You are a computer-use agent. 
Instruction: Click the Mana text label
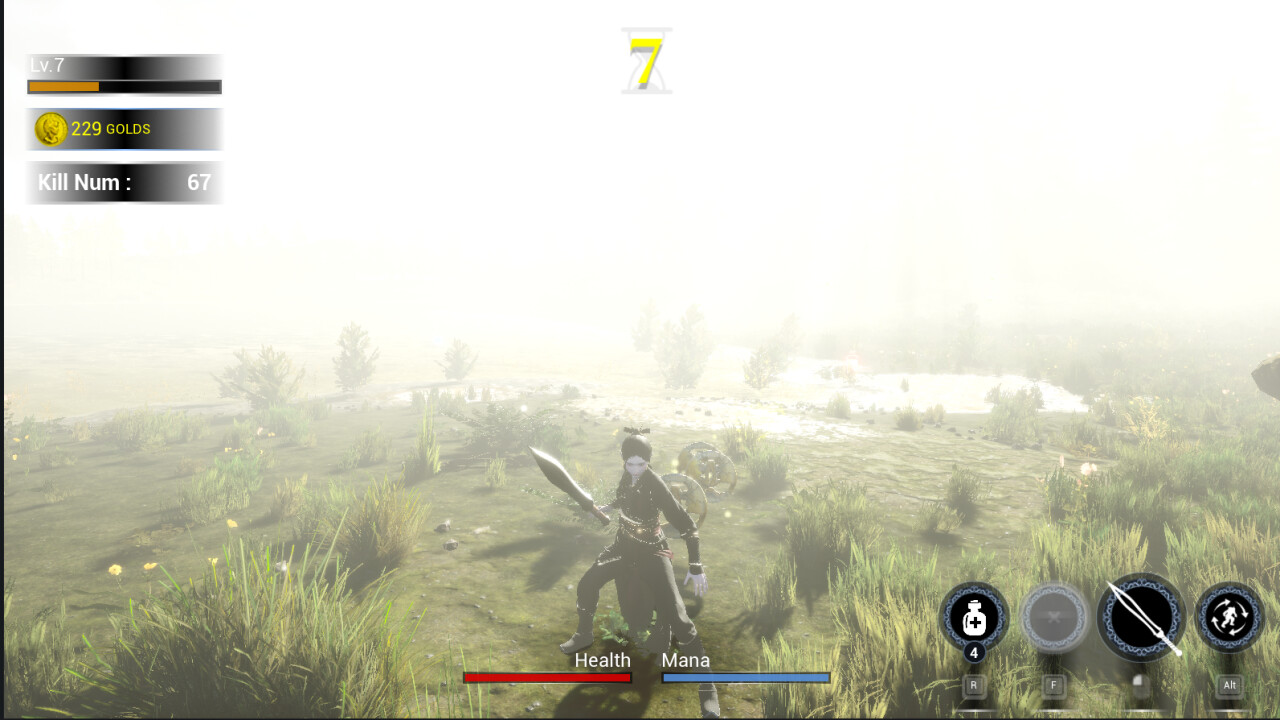686,660
